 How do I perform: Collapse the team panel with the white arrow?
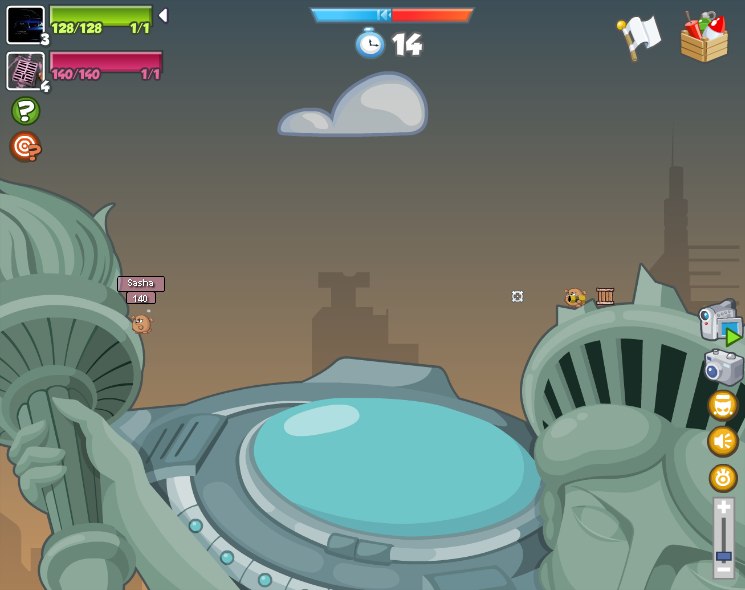point(163,15)
